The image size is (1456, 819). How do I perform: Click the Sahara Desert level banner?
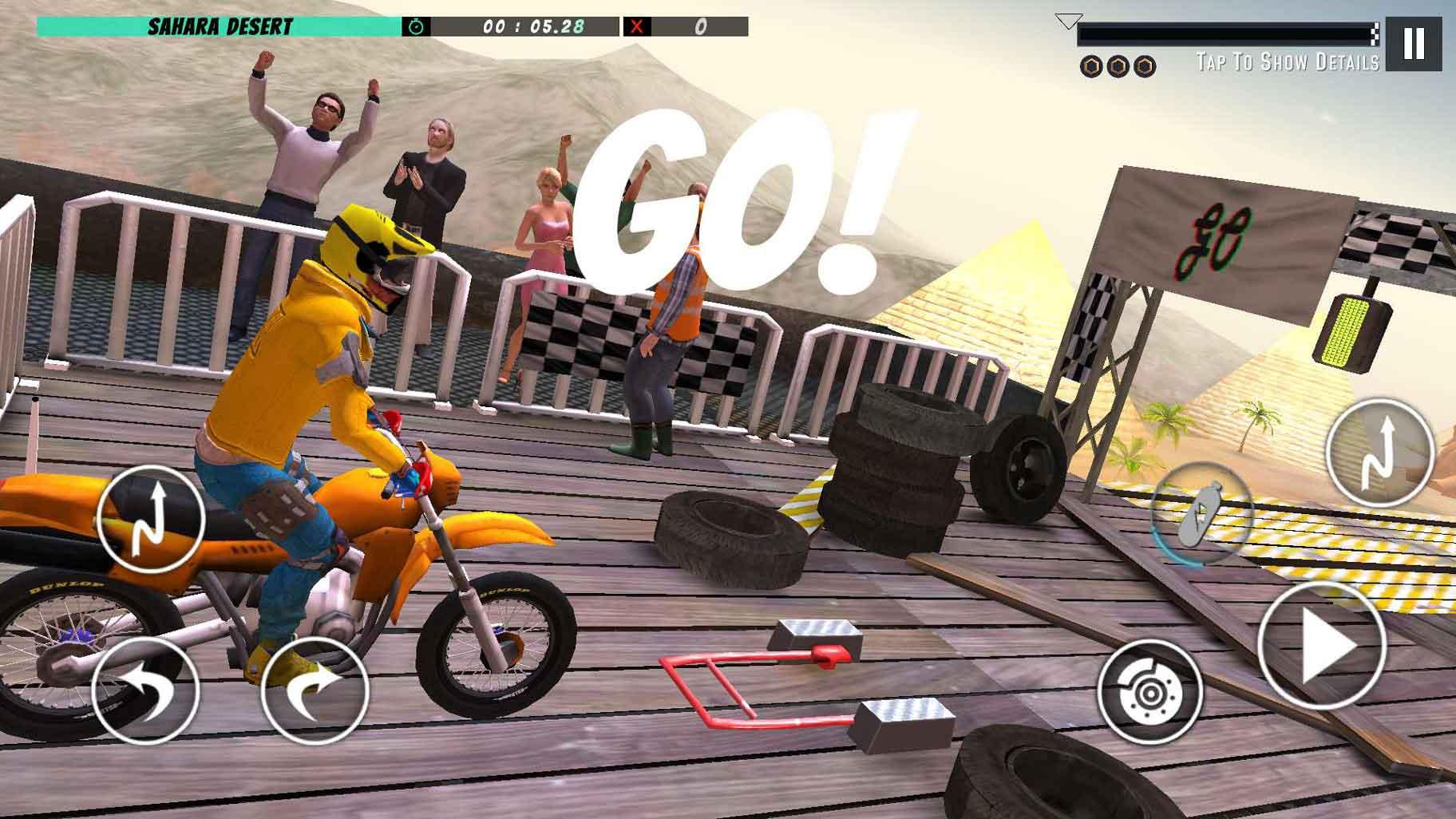[x=220, y=25]
